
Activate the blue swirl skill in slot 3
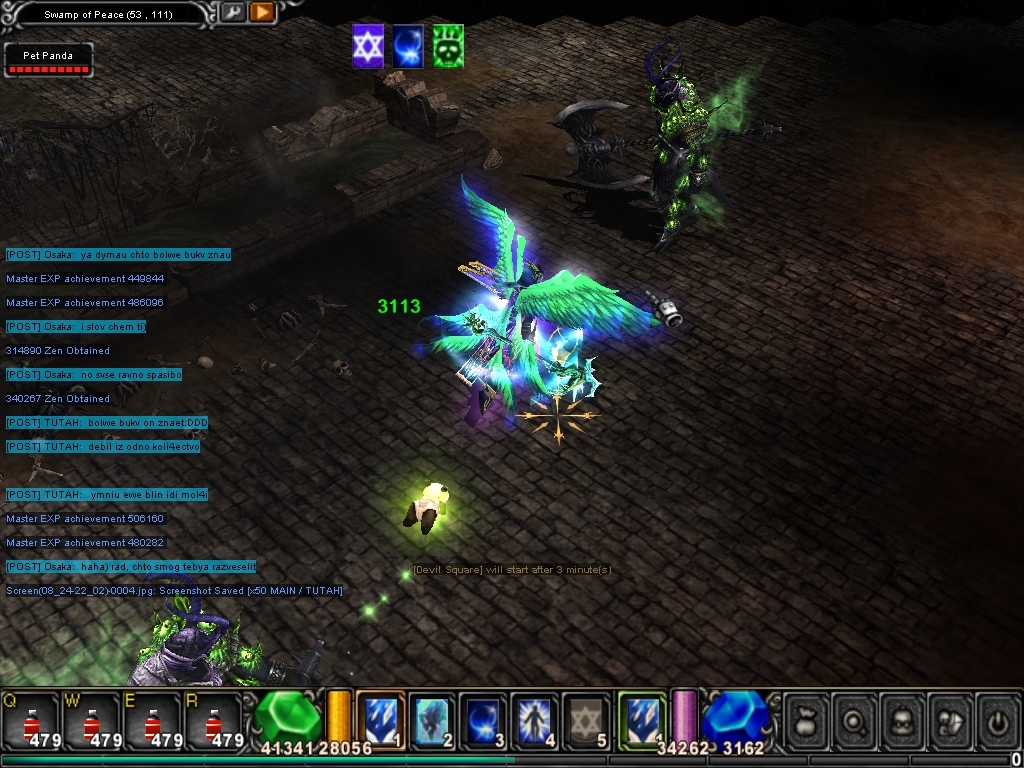click(x=484, y=719)
